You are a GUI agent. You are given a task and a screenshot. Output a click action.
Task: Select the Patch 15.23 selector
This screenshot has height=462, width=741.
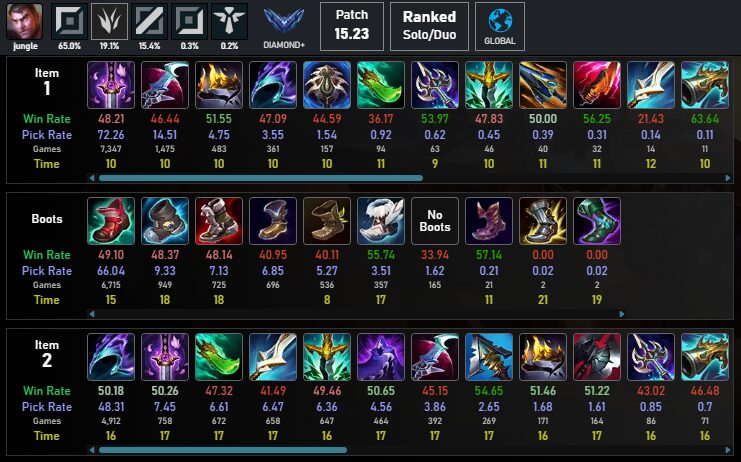(x=351, y=24)
